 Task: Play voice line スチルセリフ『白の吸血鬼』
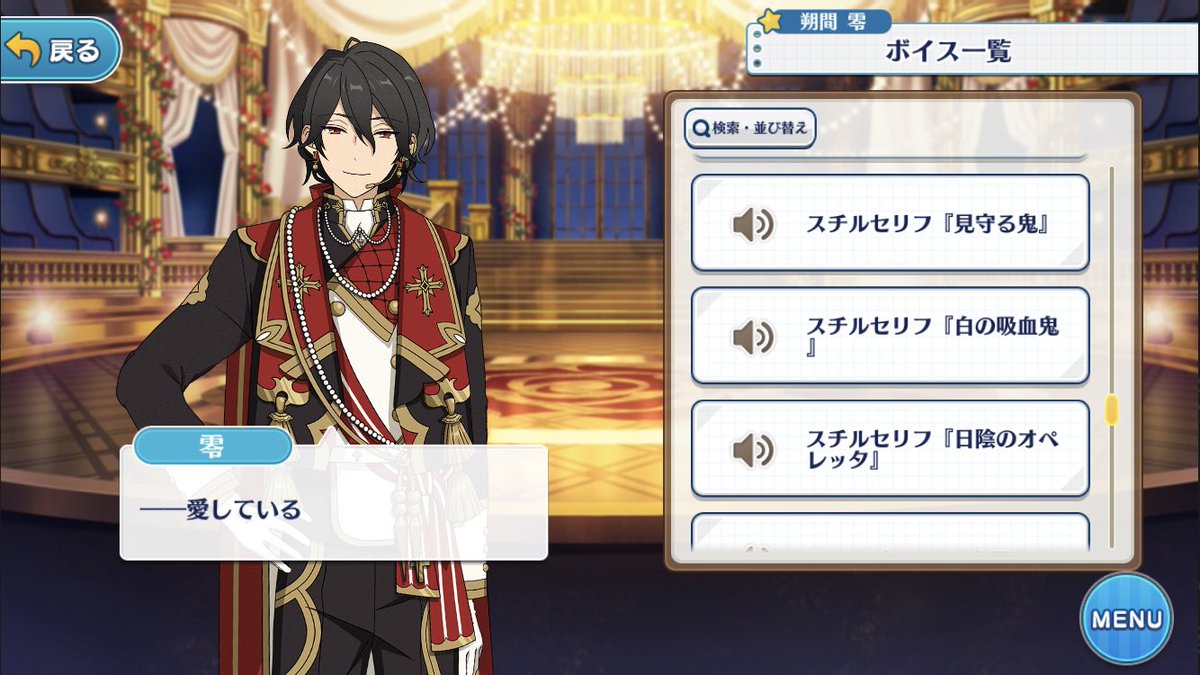tap(889, 336)
